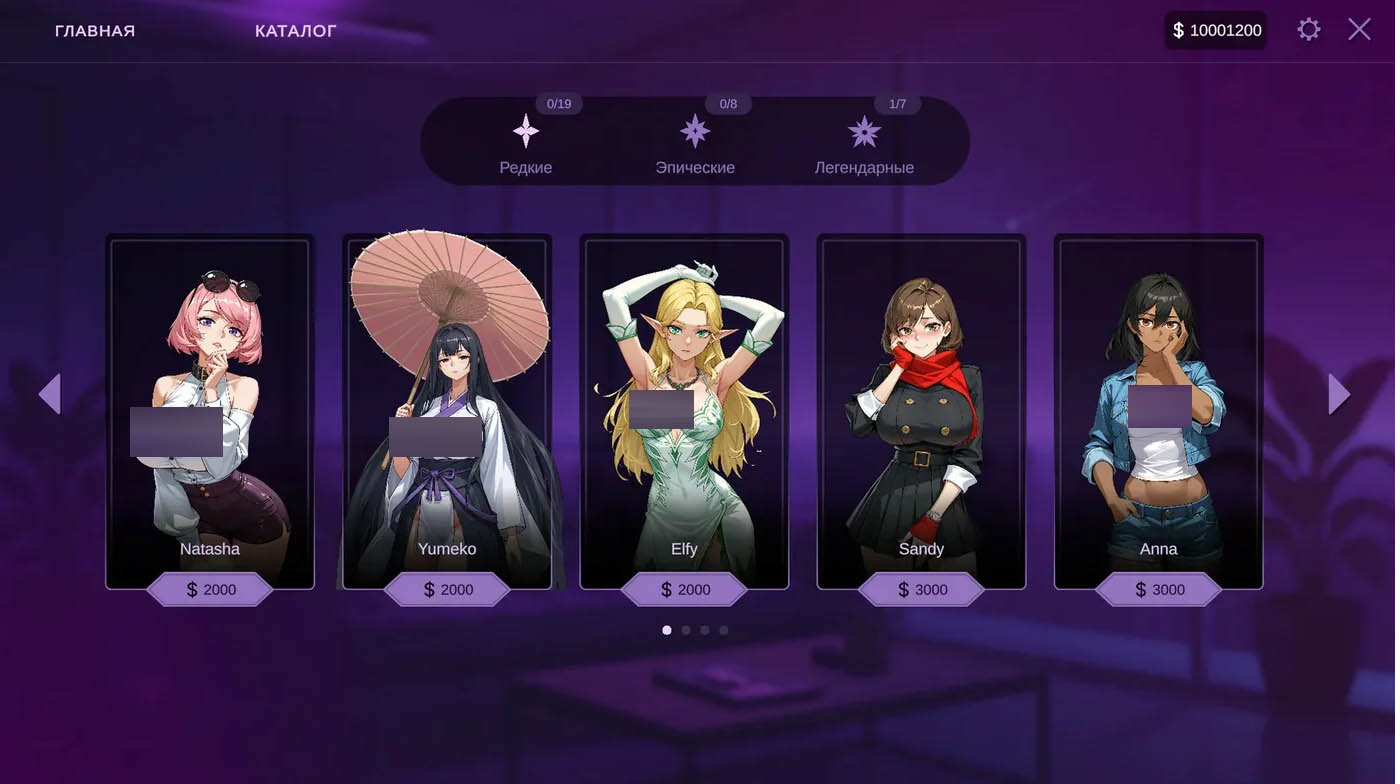Image resolution: width=1400 pixels, height=784 pixels.
Task: Show the Легендарные category
Action: click(864, 143)
